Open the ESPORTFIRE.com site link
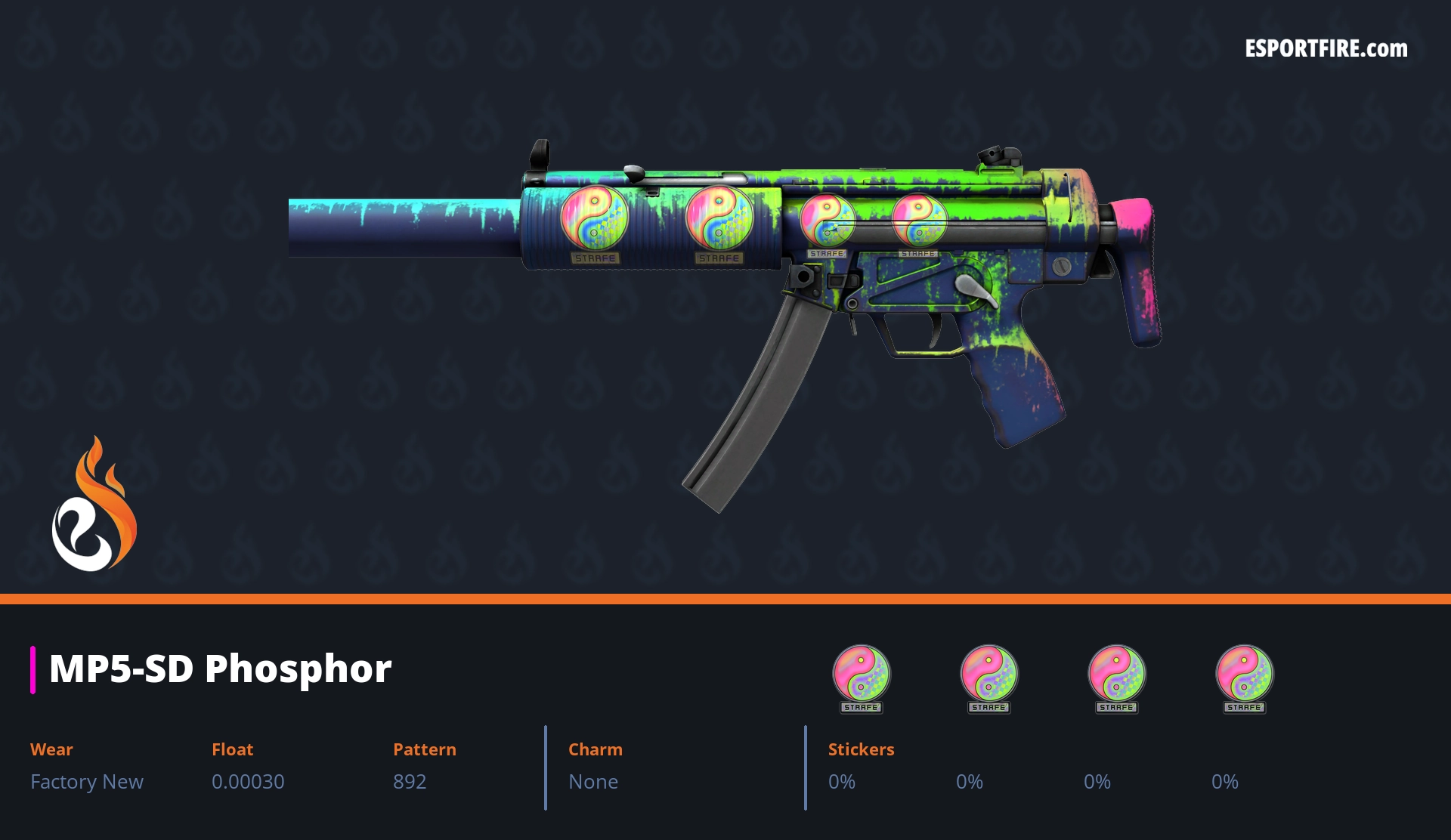This screenshot has height=840, width=1451. tap(1326, 49)
